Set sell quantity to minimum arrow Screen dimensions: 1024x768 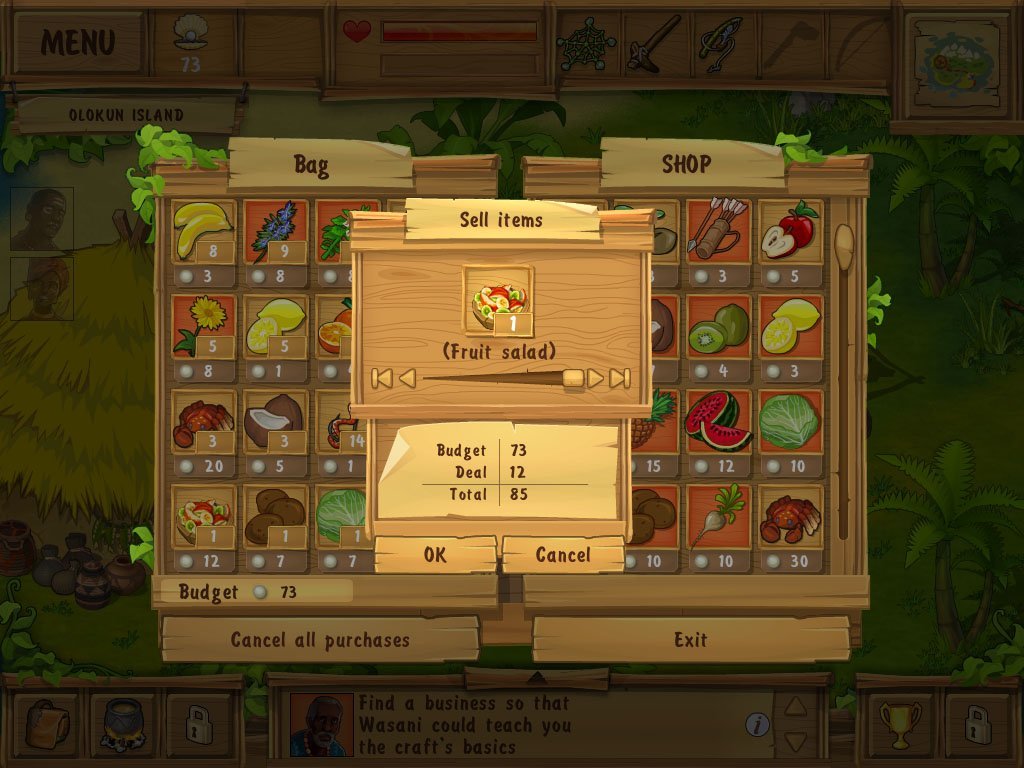tap(381, 378)
